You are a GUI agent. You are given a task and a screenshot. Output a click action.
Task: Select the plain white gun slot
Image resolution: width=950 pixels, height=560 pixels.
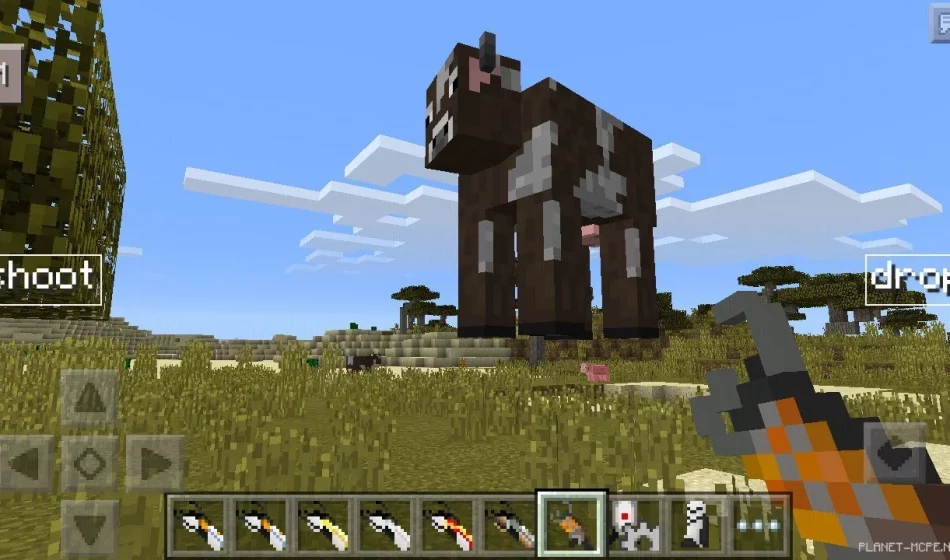pos(386,524)
